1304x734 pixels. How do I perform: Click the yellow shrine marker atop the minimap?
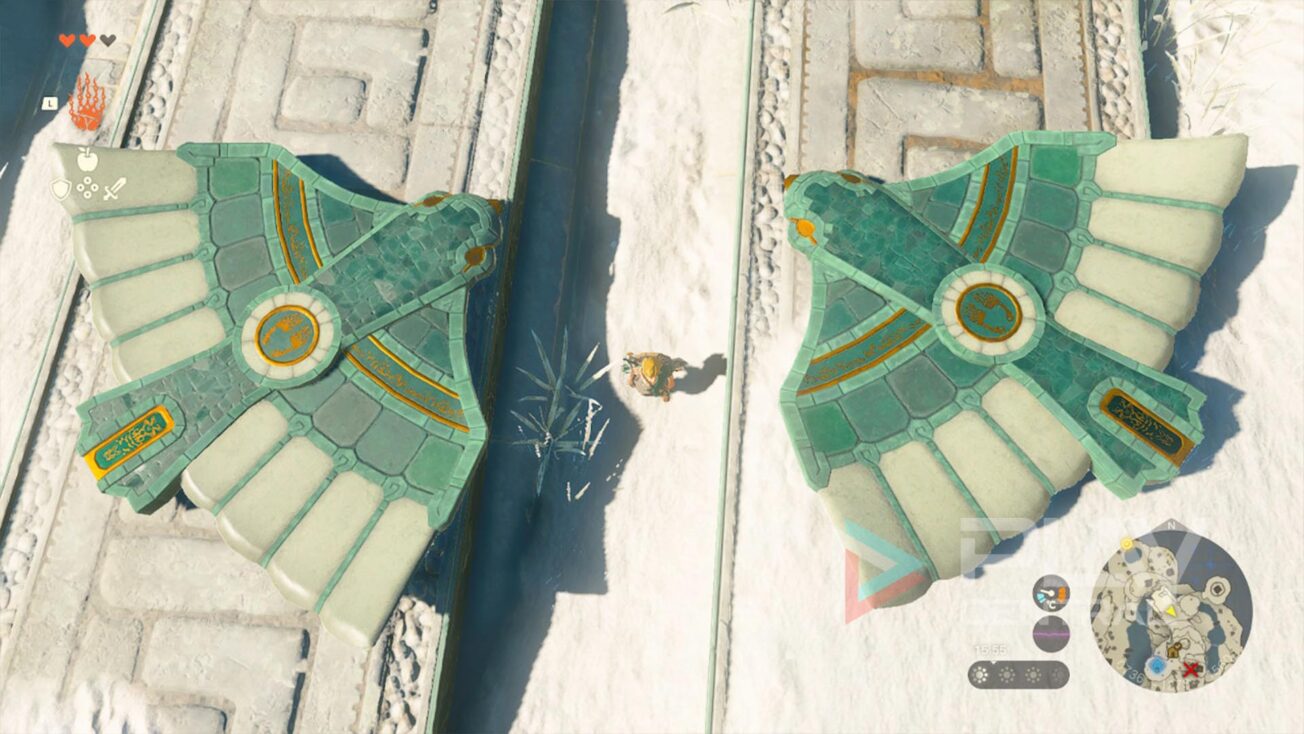pyautogui.click(x=1127, y=543)
